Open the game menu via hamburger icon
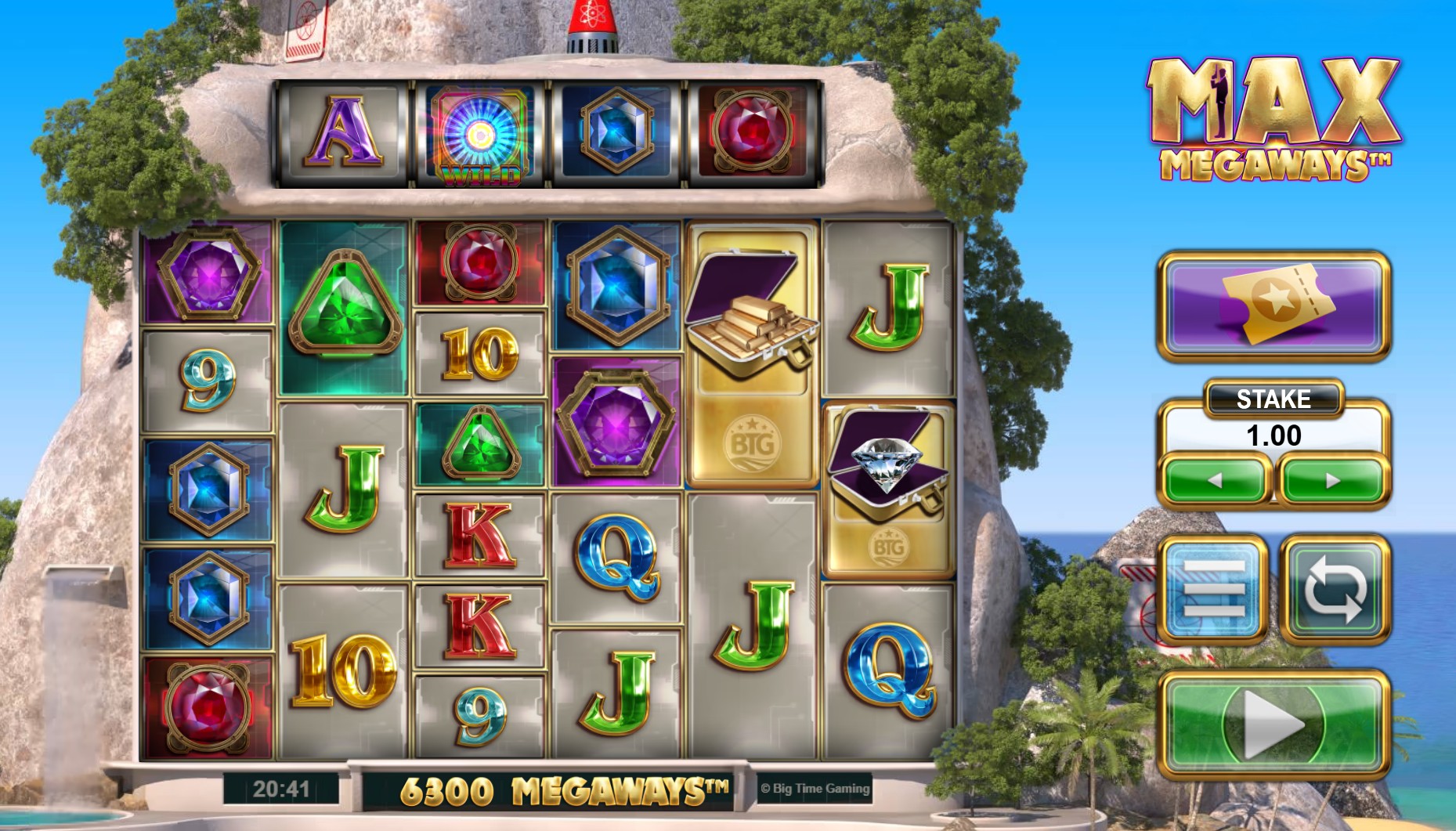This screenshot has height=831, width=1456. click(1215, 589)
